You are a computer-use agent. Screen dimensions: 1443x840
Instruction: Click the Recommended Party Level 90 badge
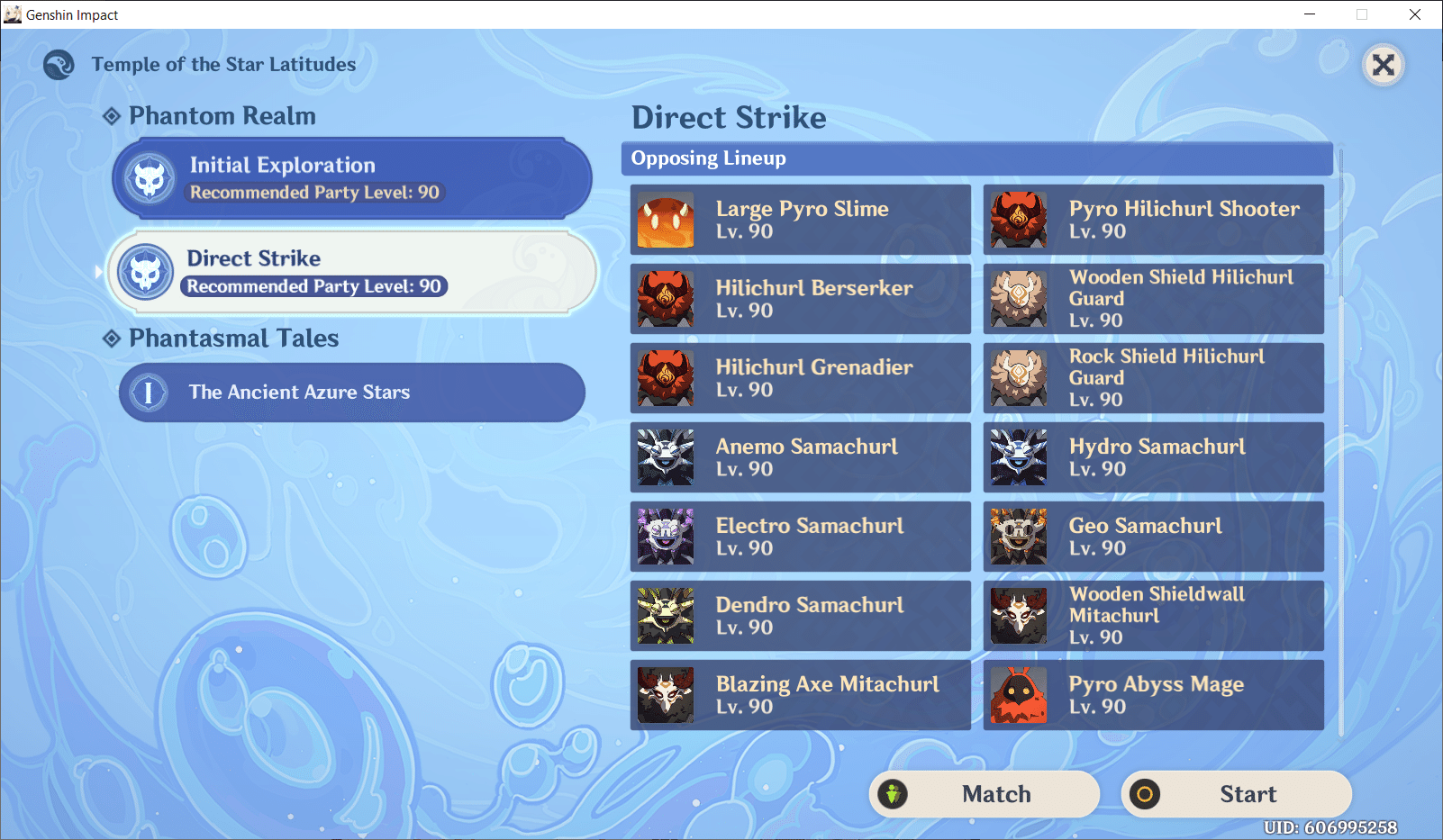click(x=312, y=286)
